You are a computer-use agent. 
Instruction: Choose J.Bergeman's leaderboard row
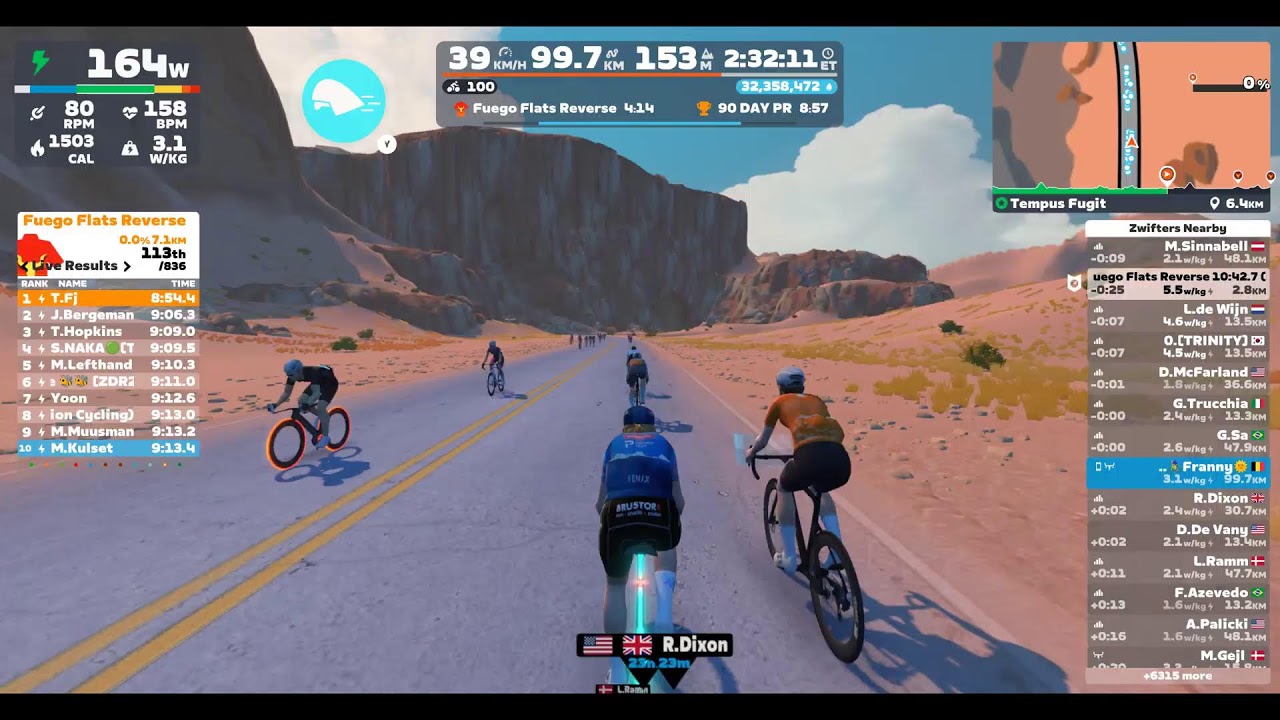[108, 315]
